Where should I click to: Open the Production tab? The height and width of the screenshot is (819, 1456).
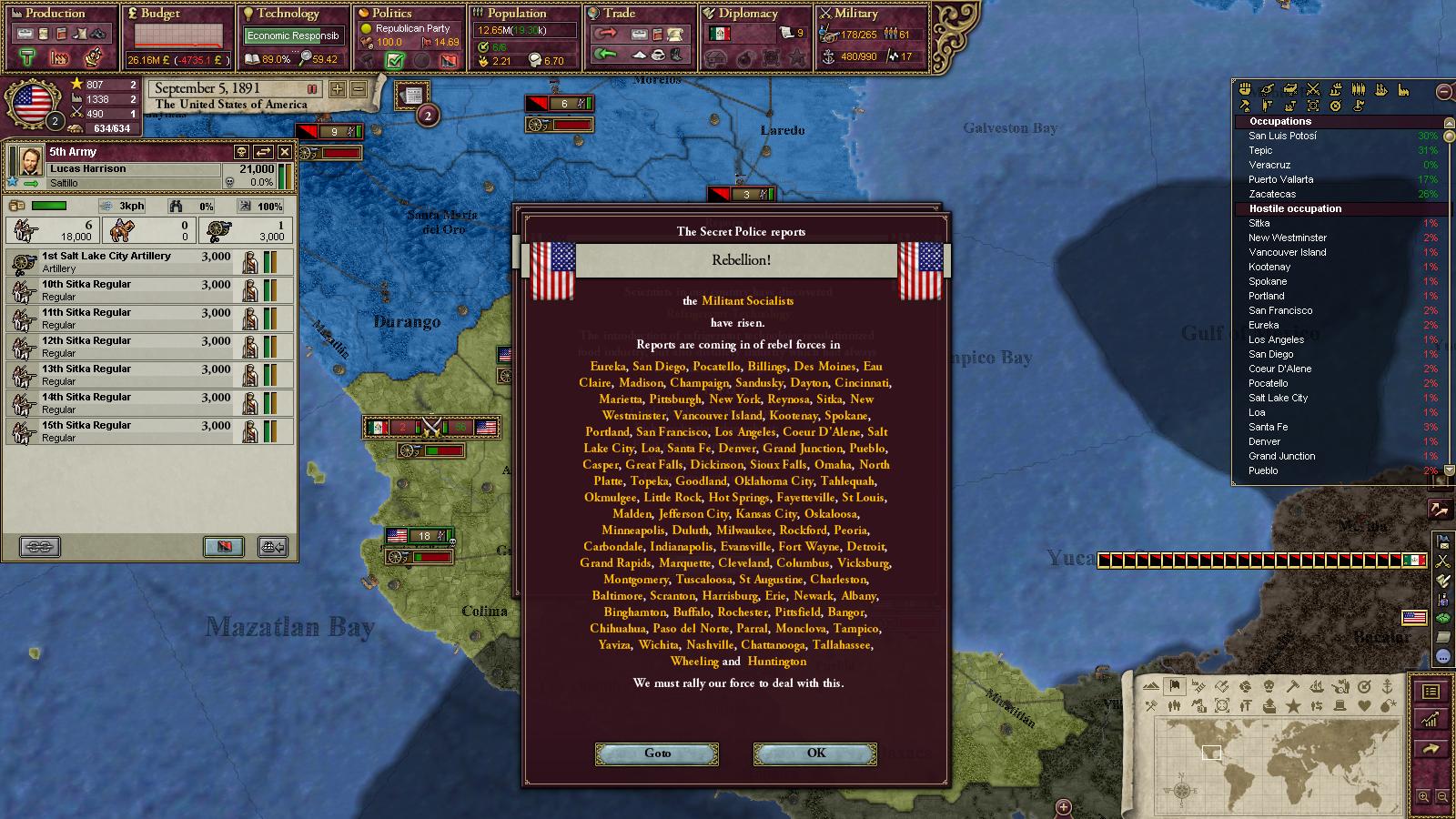point(55,14)
